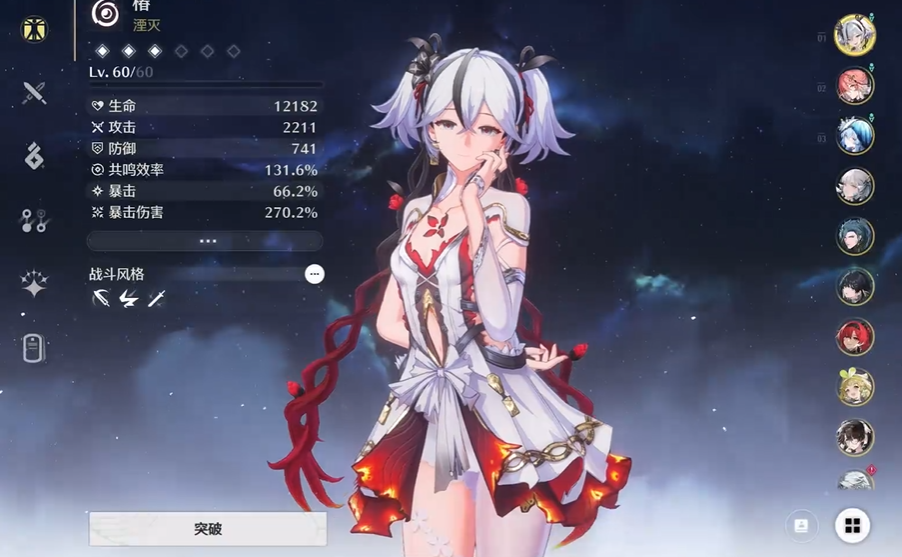
Task: Inspect the lightning bolt combat style icon
Action: pos(128,298)
